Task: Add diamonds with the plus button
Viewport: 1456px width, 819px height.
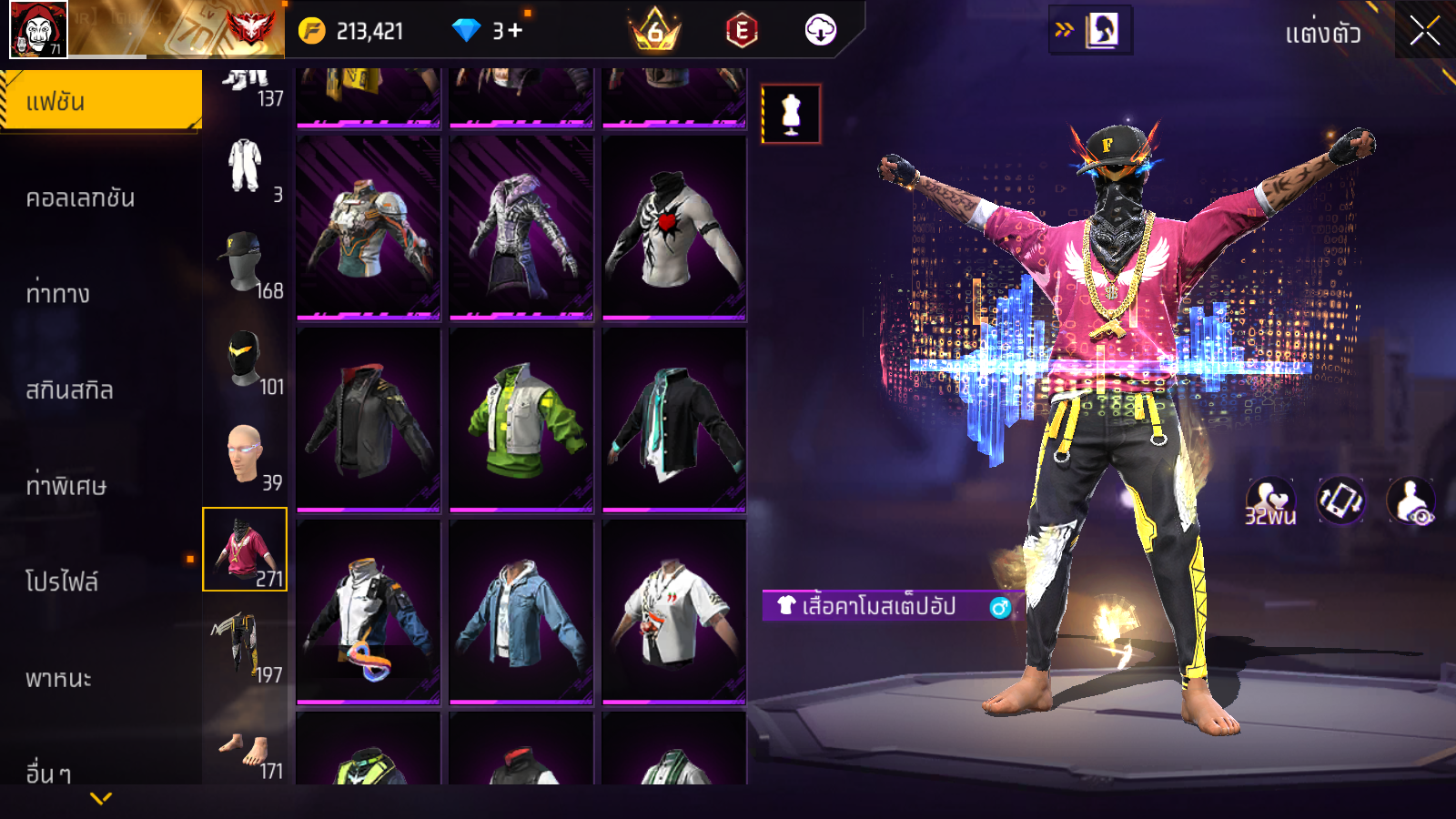Action: [515, 31]
